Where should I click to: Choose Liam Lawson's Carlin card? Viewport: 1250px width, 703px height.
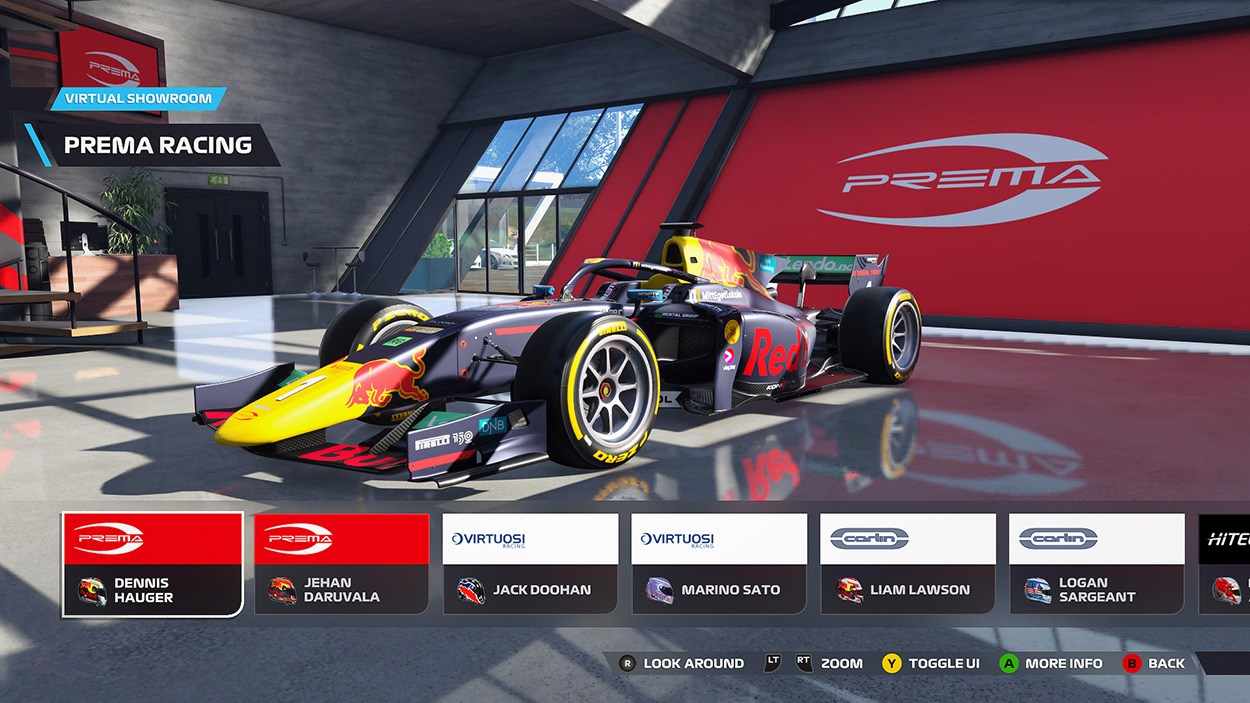coord(908,564)
